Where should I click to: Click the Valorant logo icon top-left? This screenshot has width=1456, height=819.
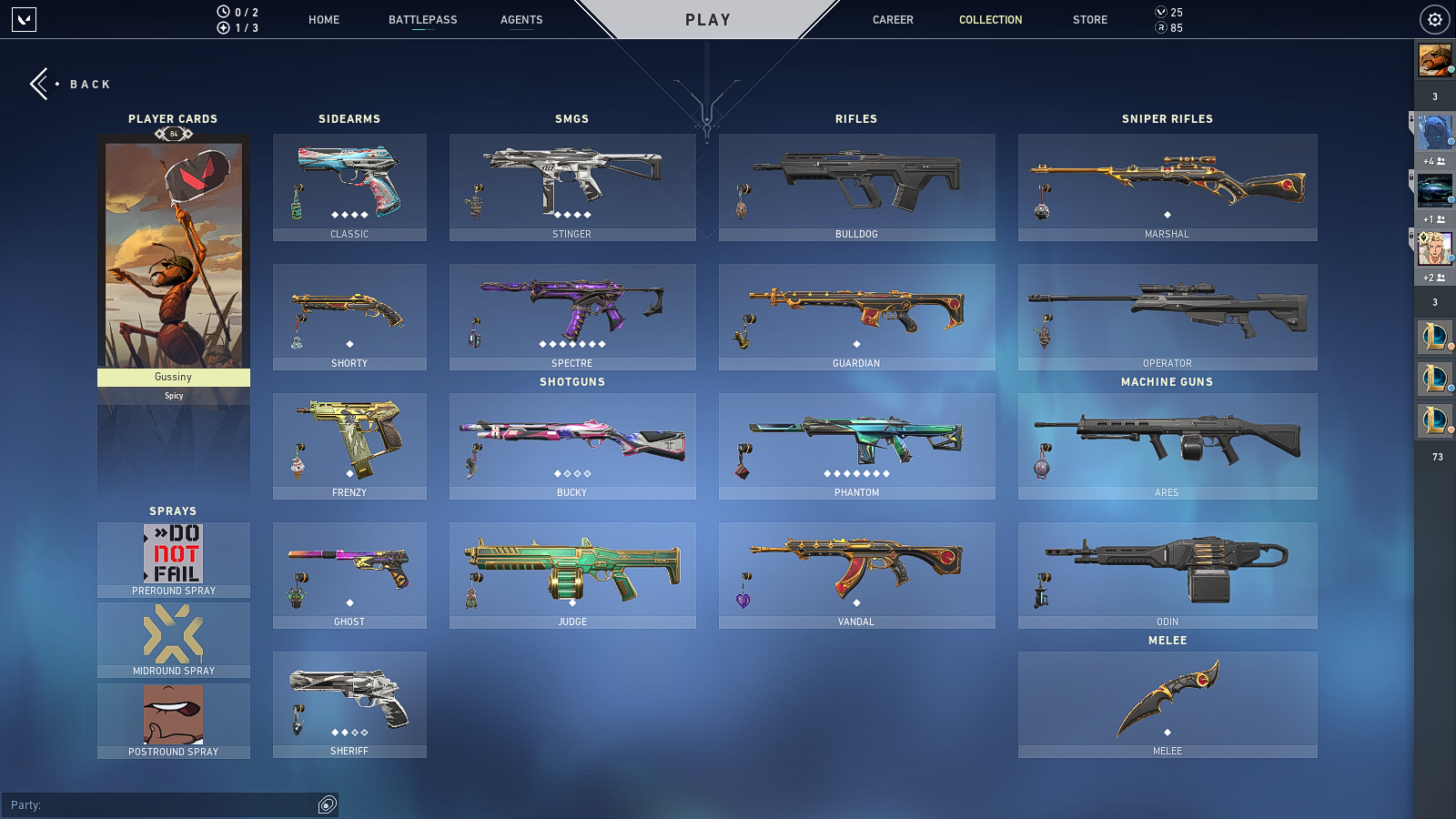[x=23, y=20]
